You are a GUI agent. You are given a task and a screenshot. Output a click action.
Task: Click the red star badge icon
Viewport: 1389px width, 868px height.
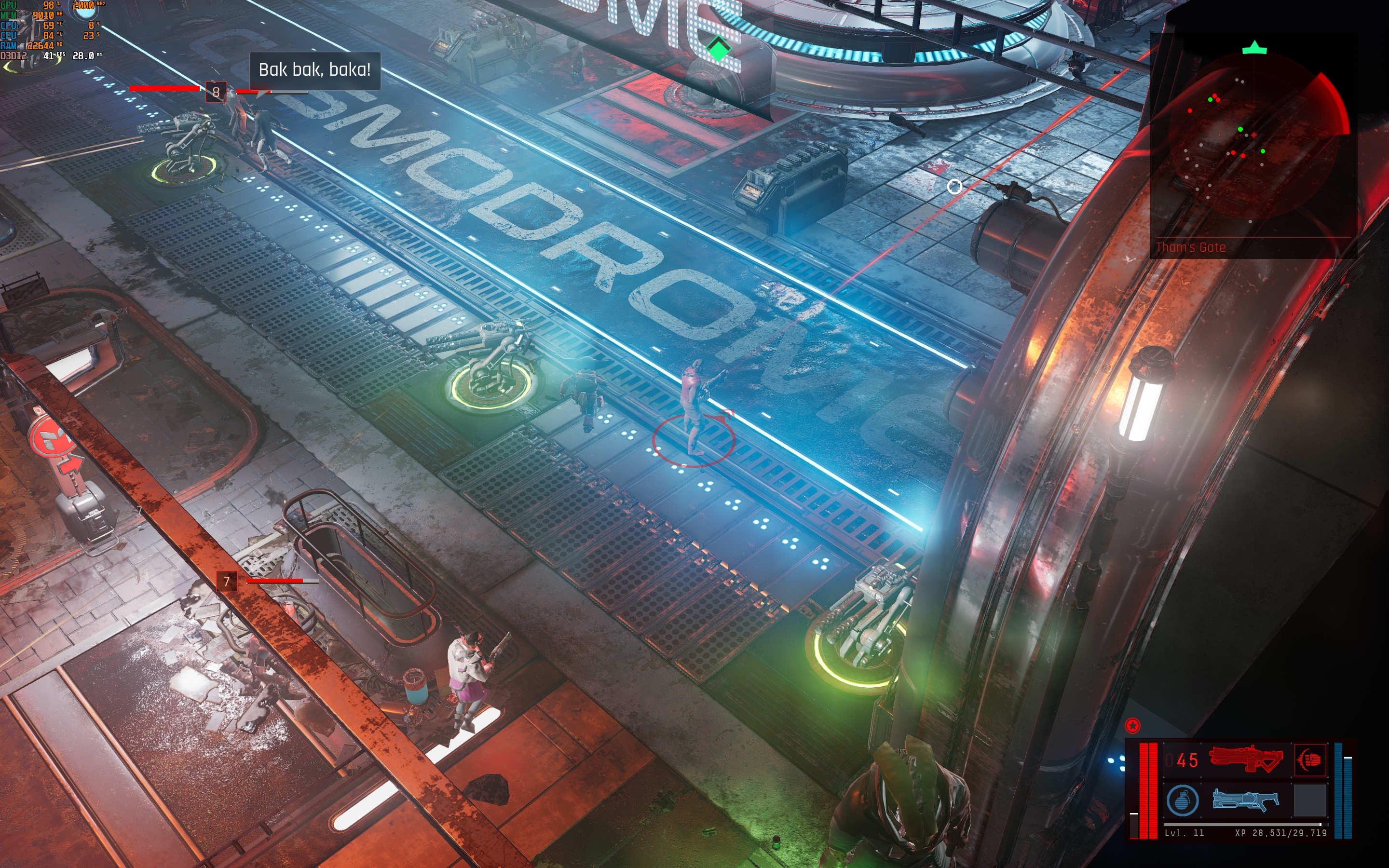tap(1132, 726)
